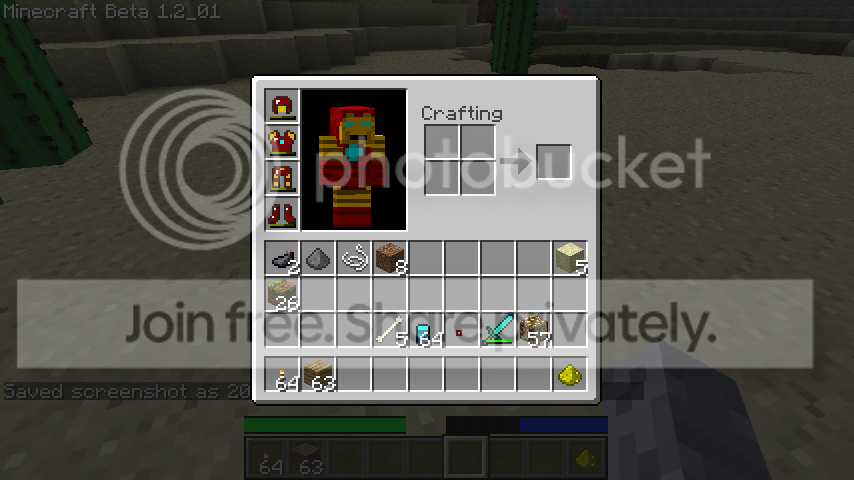Select the light blue item stack of 64
The width and height of the screenshot is (854, 480).
(x=426, y=331)
